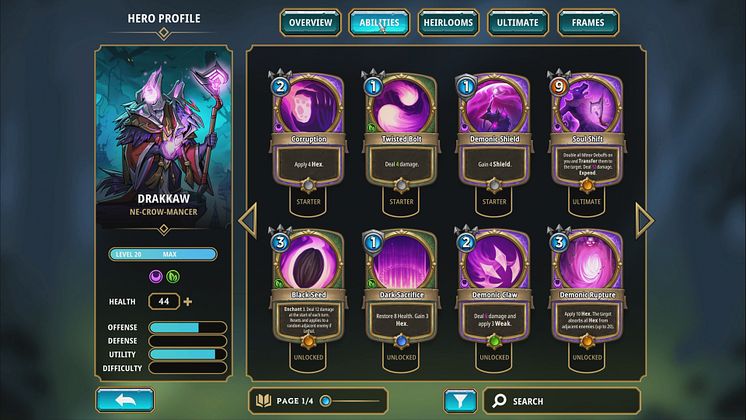The image size is (746, 420).
Task: Switch to the Overview tab
Action: point(310,22)
